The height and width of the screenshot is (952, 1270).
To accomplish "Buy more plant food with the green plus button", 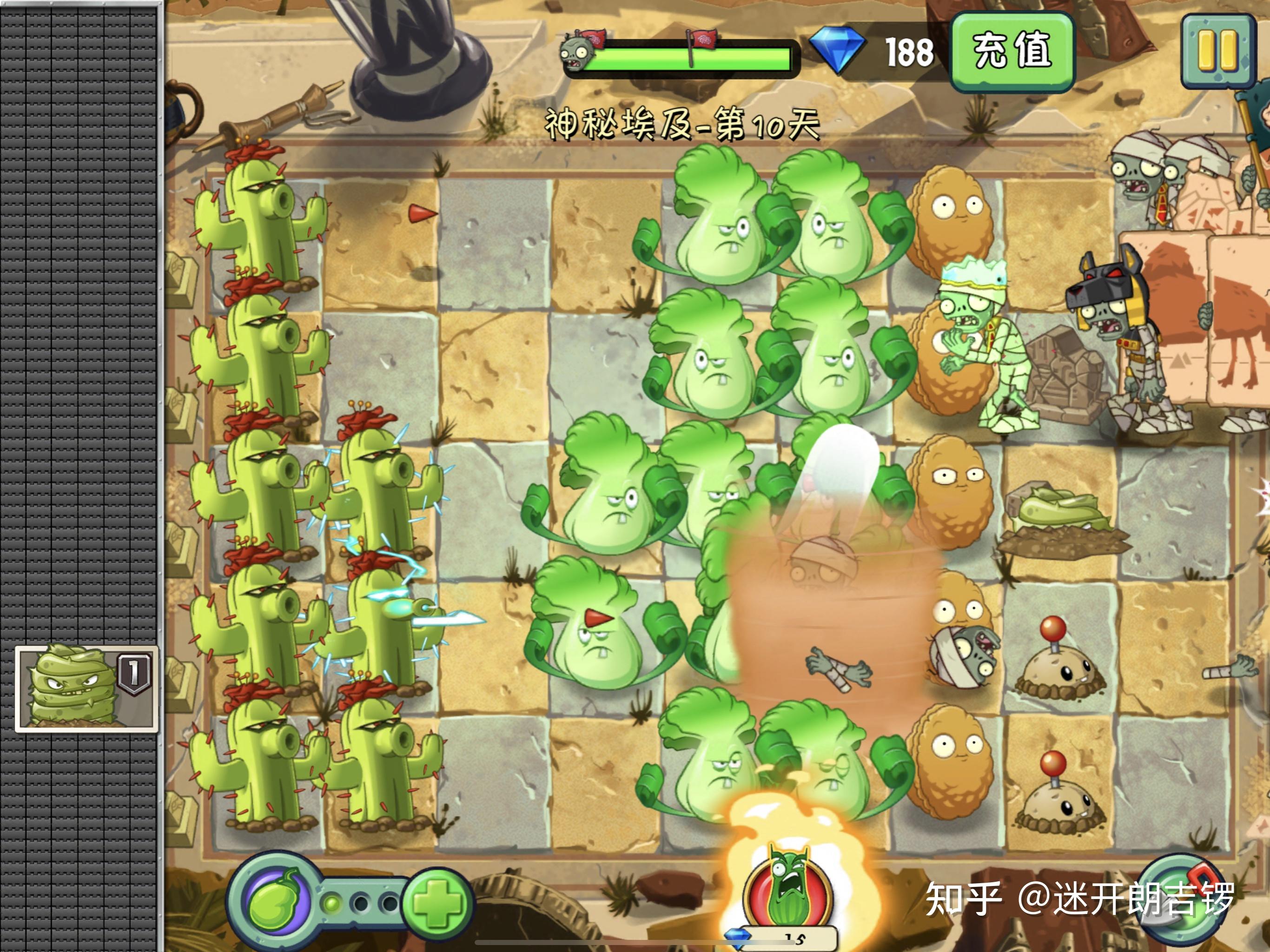I will pyautogui.click(x=437, y=903).
